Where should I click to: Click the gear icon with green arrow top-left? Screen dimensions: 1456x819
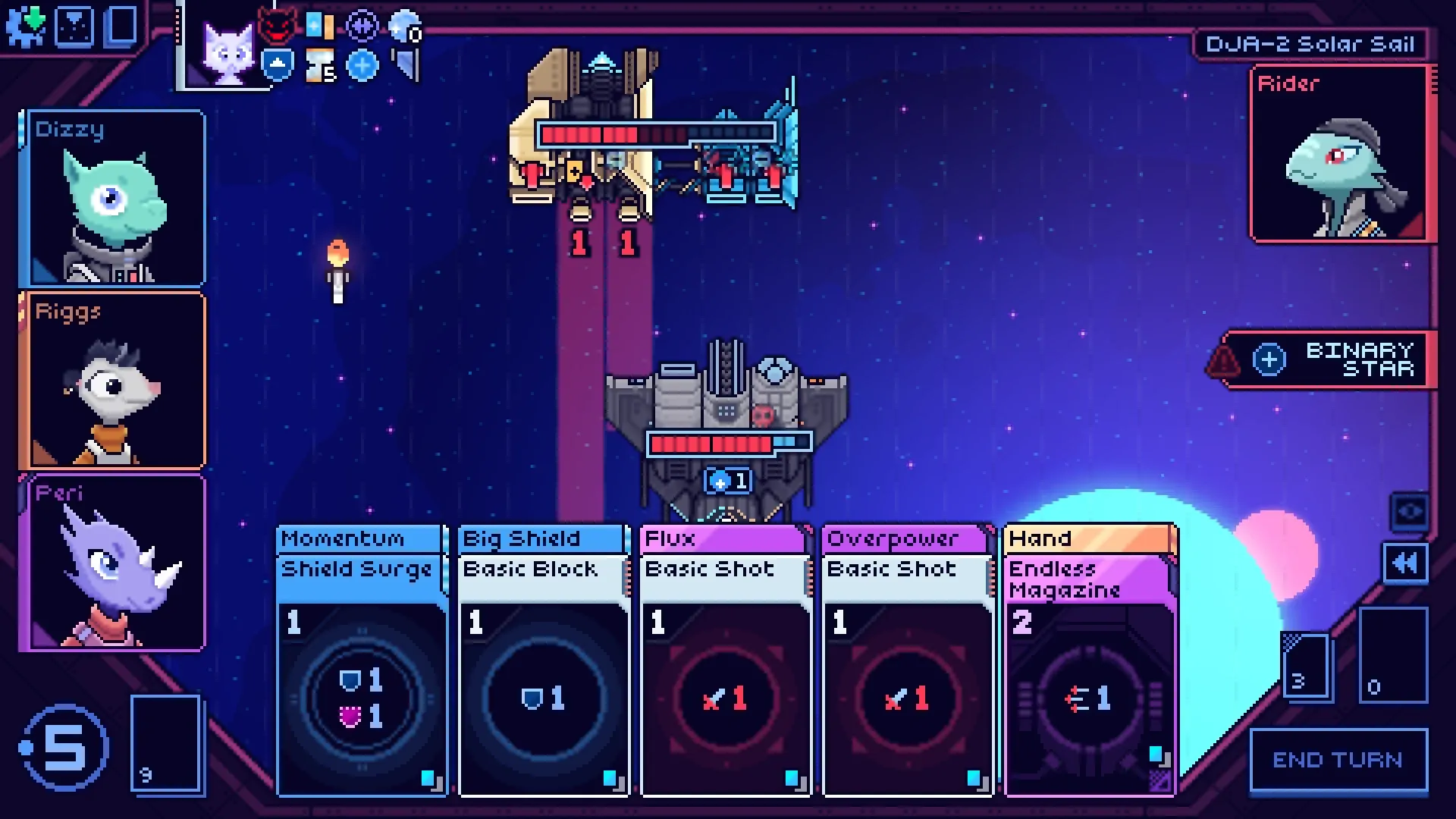[25, 25]
